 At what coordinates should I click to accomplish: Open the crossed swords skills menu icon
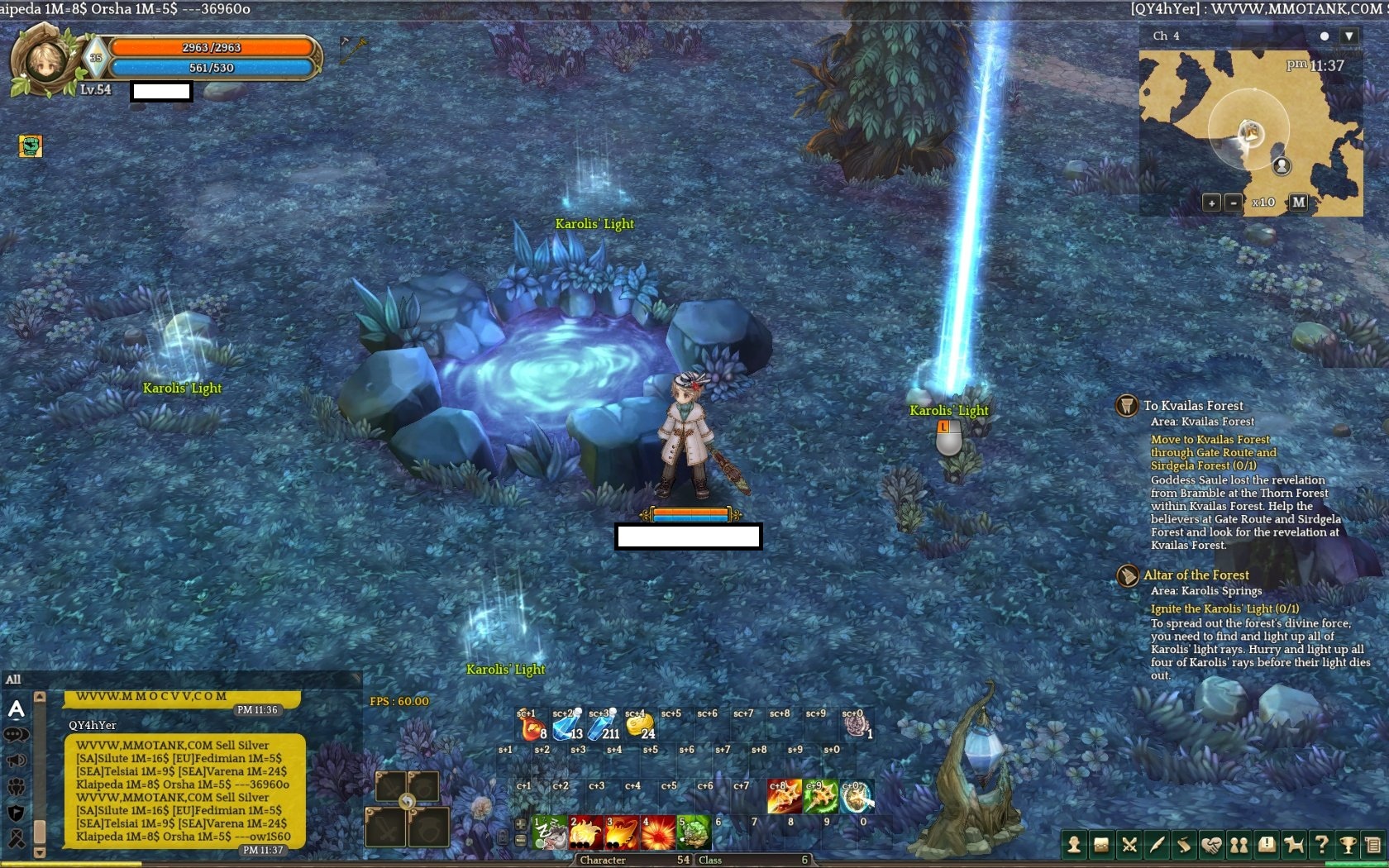pyautogui.click(x=1129, y=845)
